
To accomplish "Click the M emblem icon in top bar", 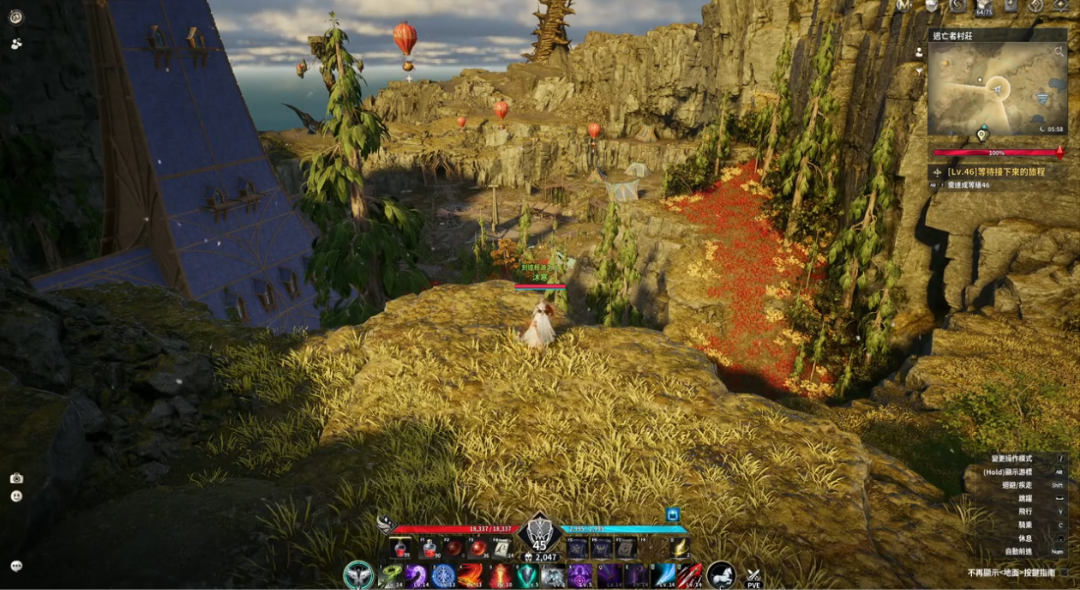I will 904,5.
